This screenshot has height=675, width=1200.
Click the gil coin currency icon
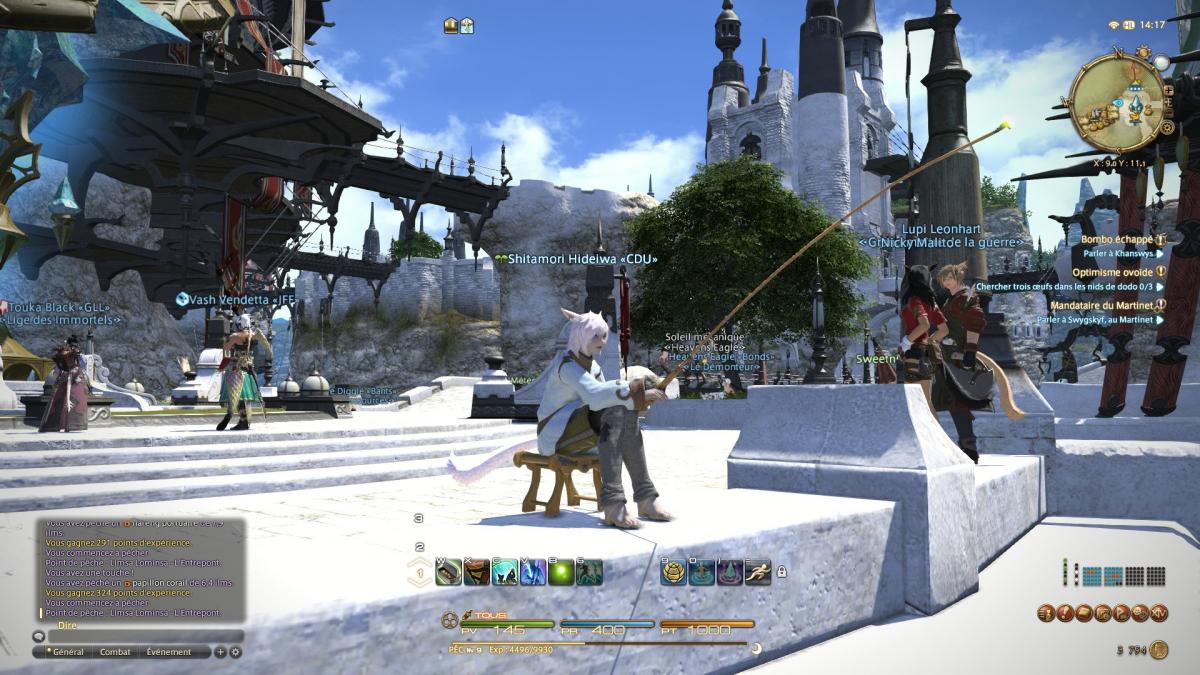1158,650
